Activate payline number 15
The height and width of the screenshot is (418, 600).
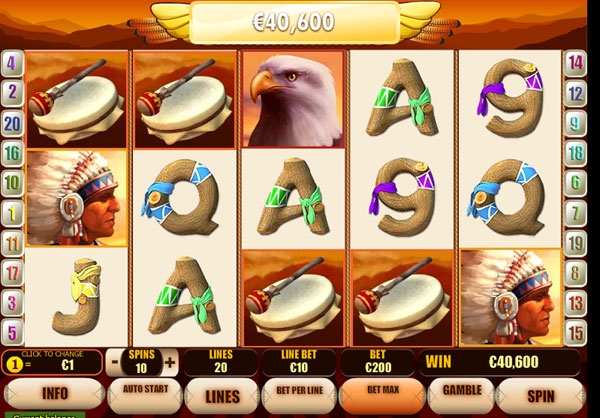pyautogui.click(x=575, y=331)
